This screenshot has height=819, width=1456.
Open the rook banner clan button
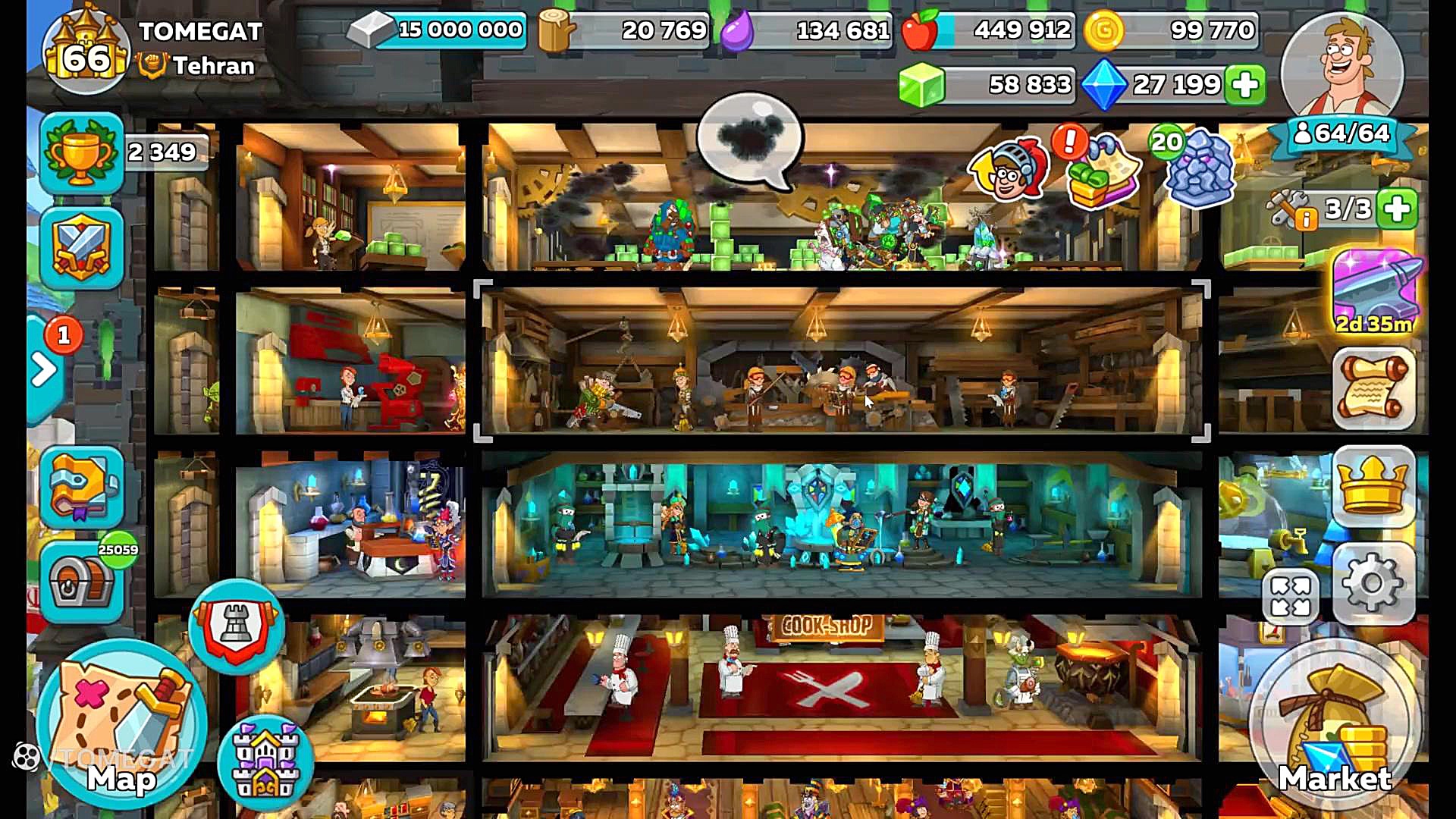pos(237,626)
